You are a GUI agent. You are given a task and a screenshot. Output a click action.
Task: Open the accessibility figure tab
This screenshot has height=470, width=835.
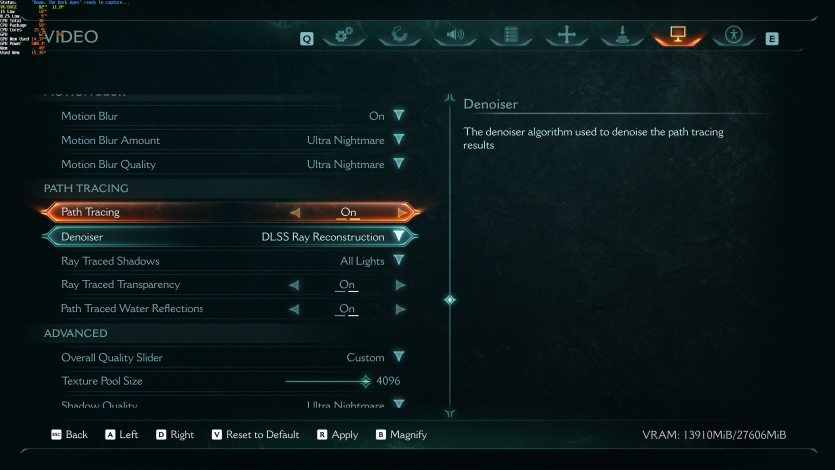[x=734, y=36]
